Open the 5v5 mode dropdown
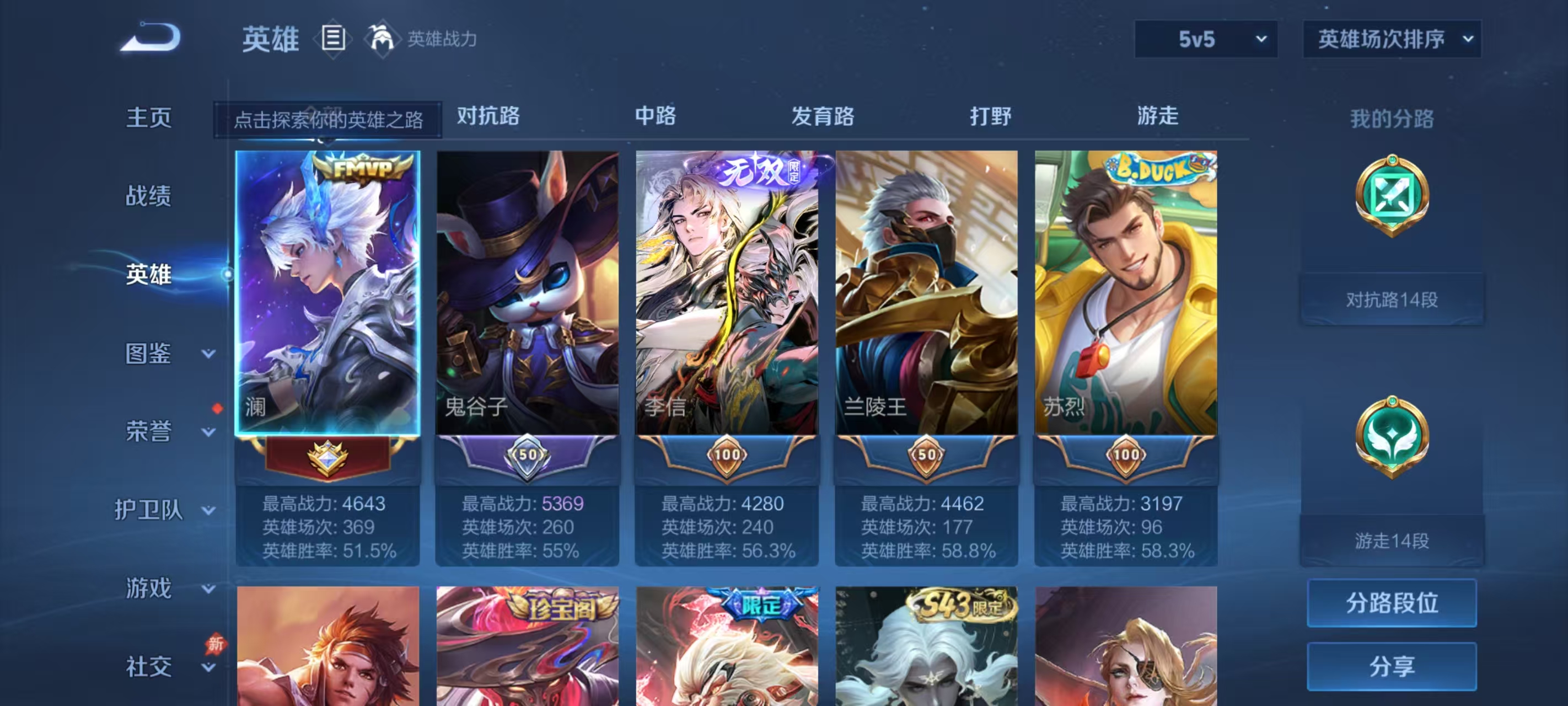This screenshot has height=706, width=1568. (1206, 39)
